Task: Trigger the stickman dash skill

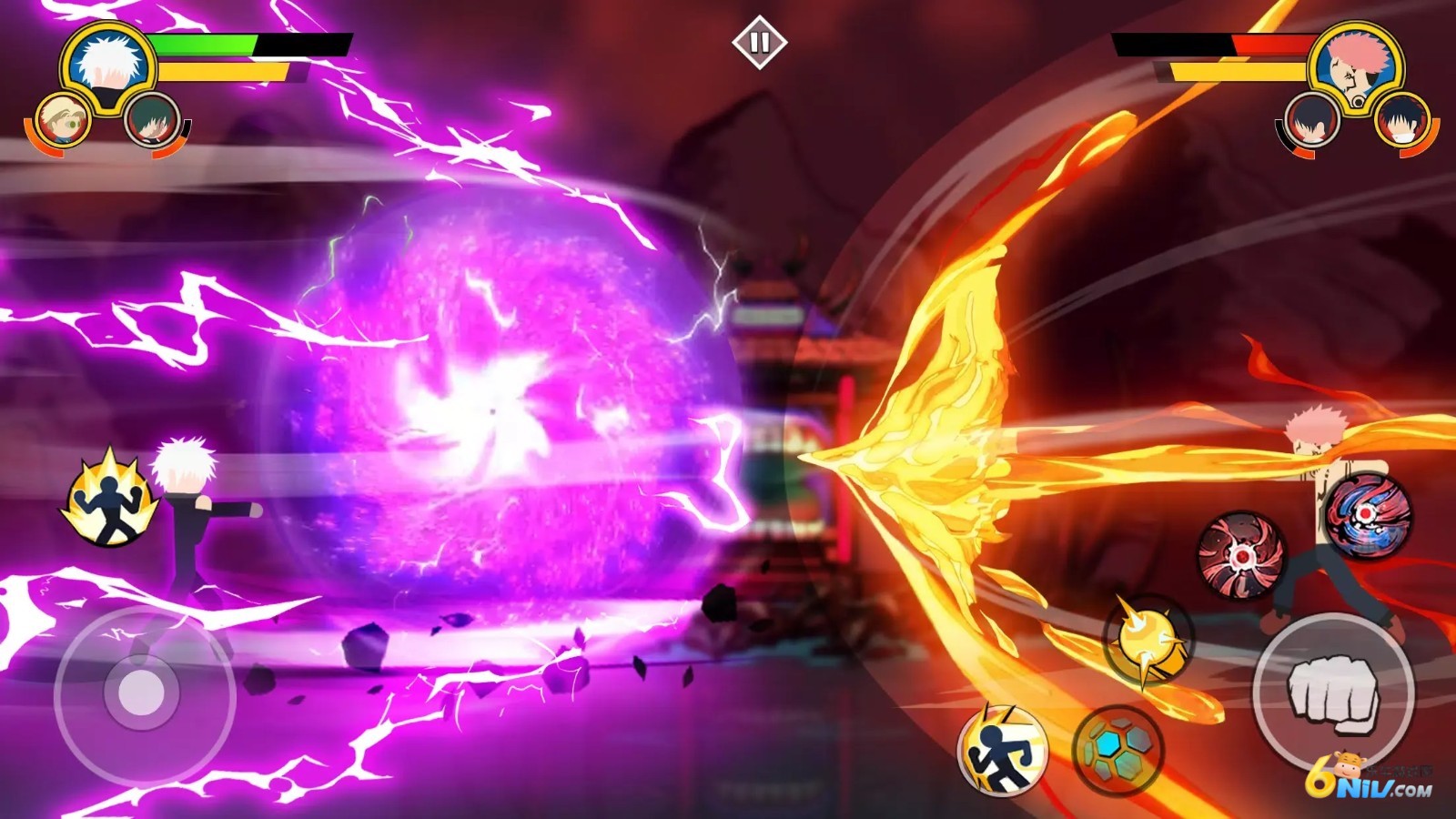Action: [1002, 751]
